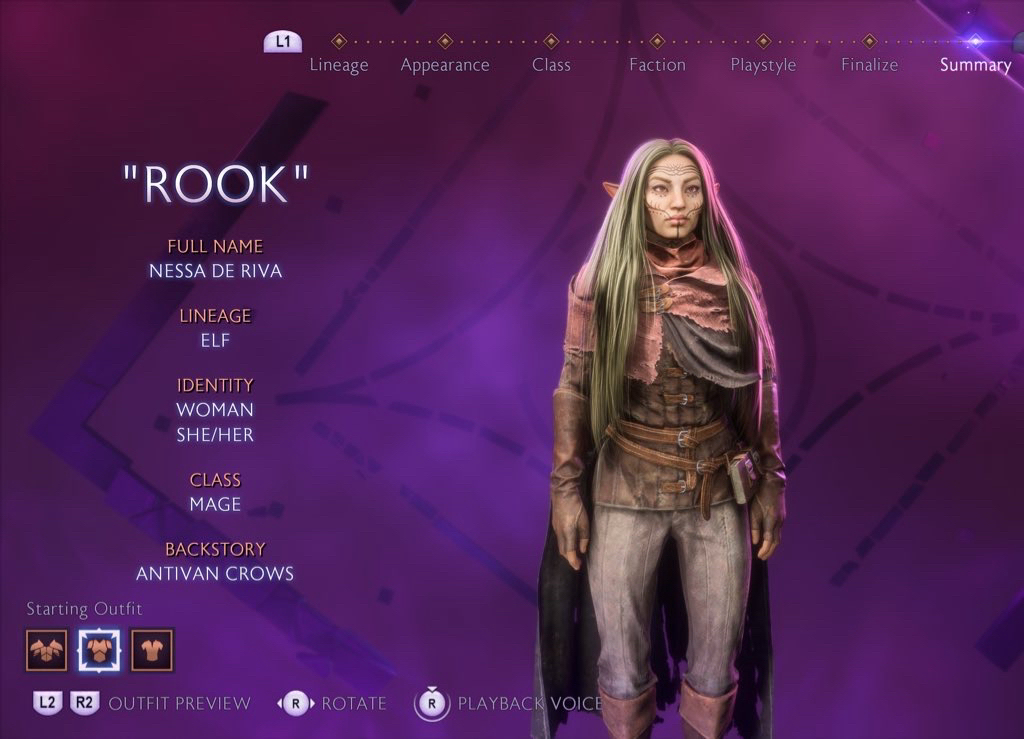Switch to the Playstyle tab
Viewport: 1024px width, 739px height.
coord(763,64)
